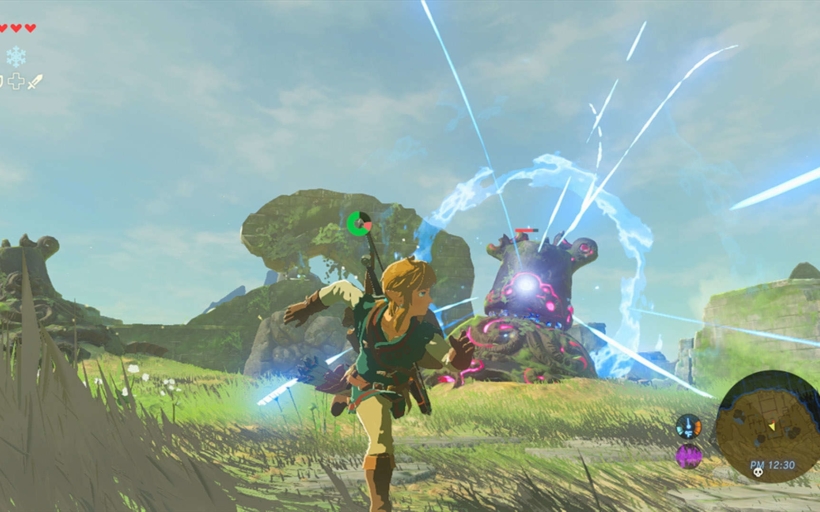Select the plus-shaped D-pad icon
The width and height of the screenshot is (820, 512).
16,82
